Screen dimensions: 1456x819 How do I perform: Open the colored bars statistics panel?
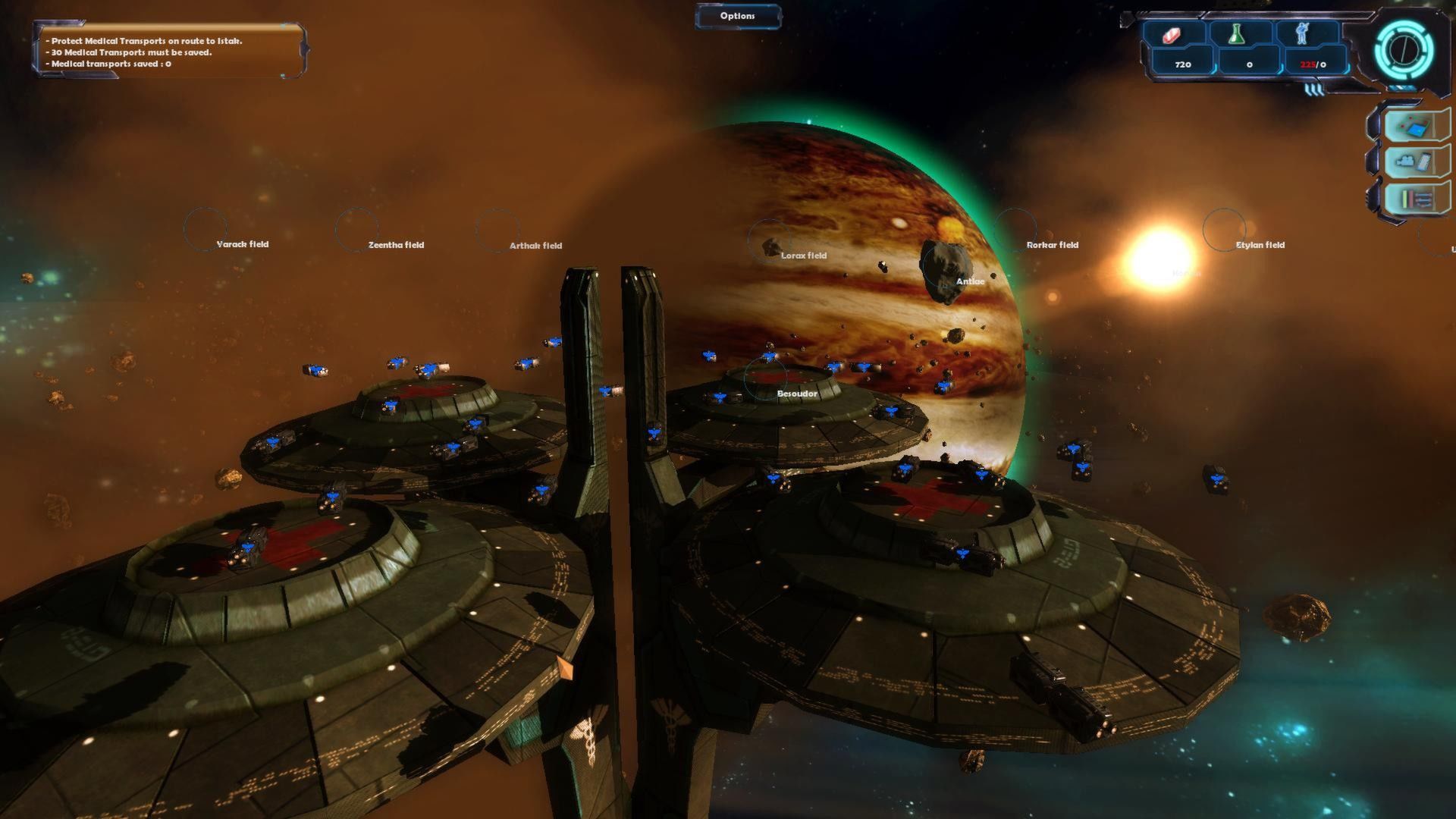(x=1414, y=199)
